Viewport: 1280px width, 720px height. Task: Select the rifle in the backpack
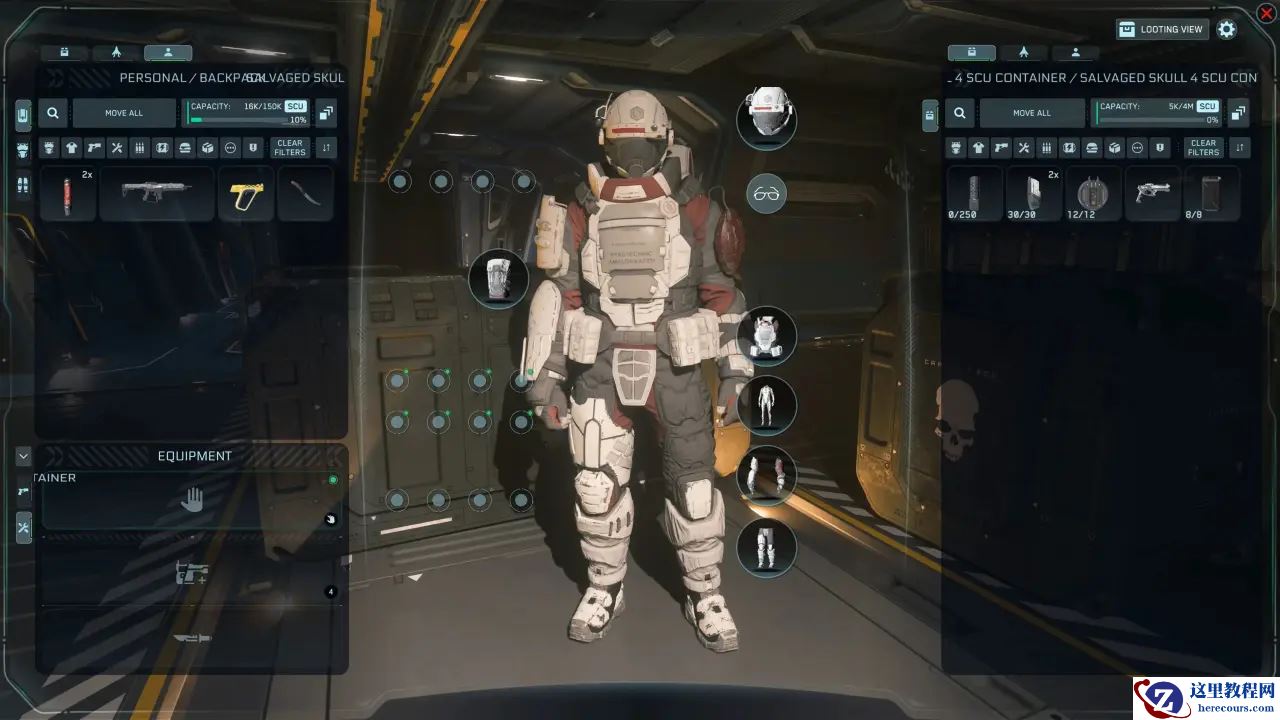(x=156, y=194)
